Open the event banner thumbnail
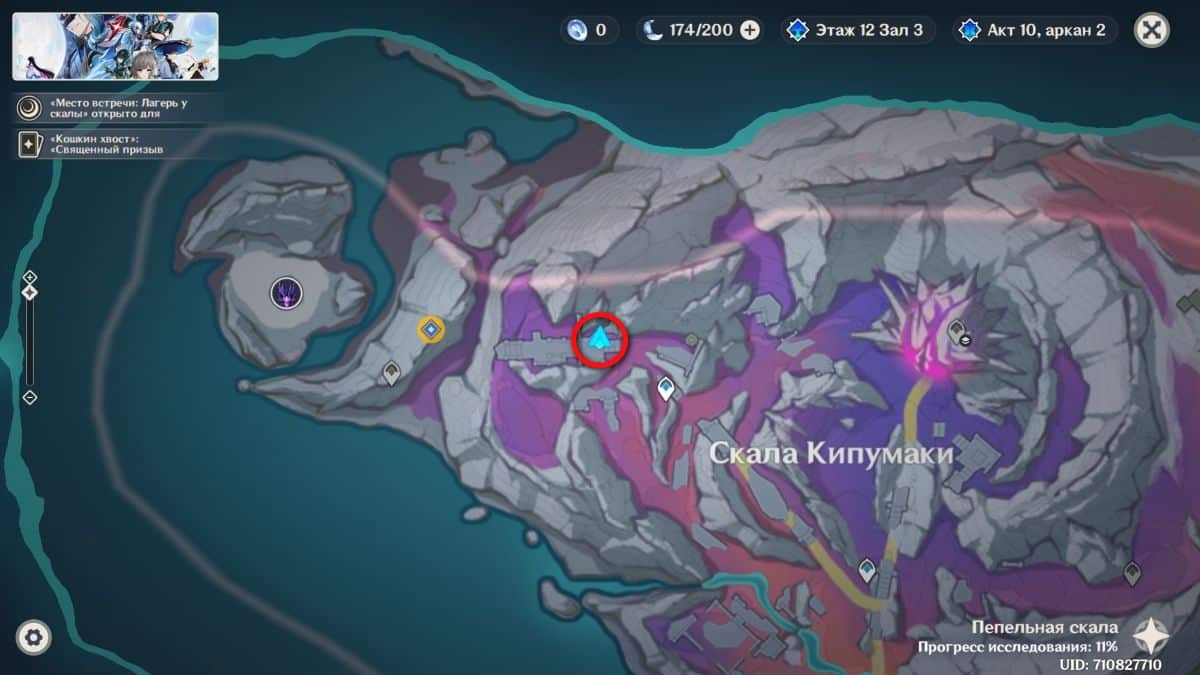This screenshot has width=1200, height=675. [115, 46]
